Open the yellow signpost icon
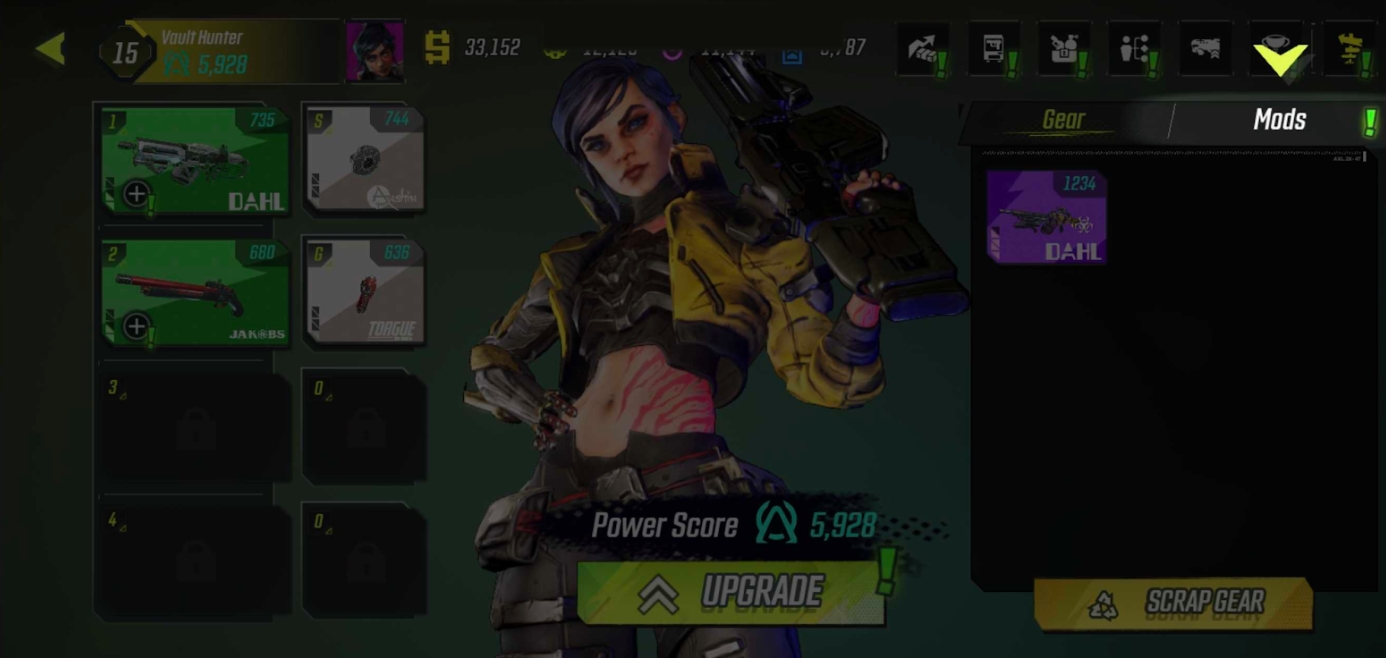 [x=1350, y=49]
